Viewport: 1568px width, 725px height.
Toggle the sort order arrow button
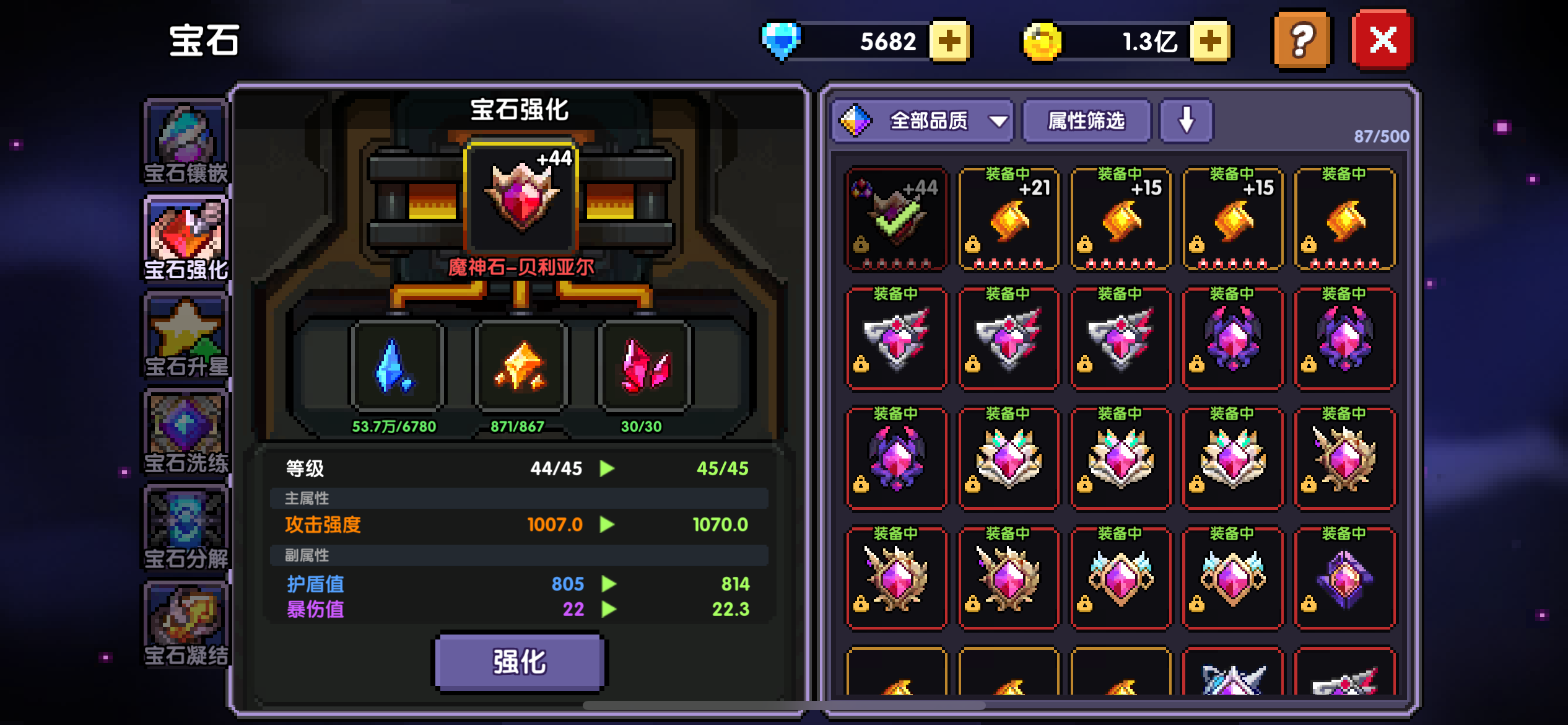coord(1185,121)
